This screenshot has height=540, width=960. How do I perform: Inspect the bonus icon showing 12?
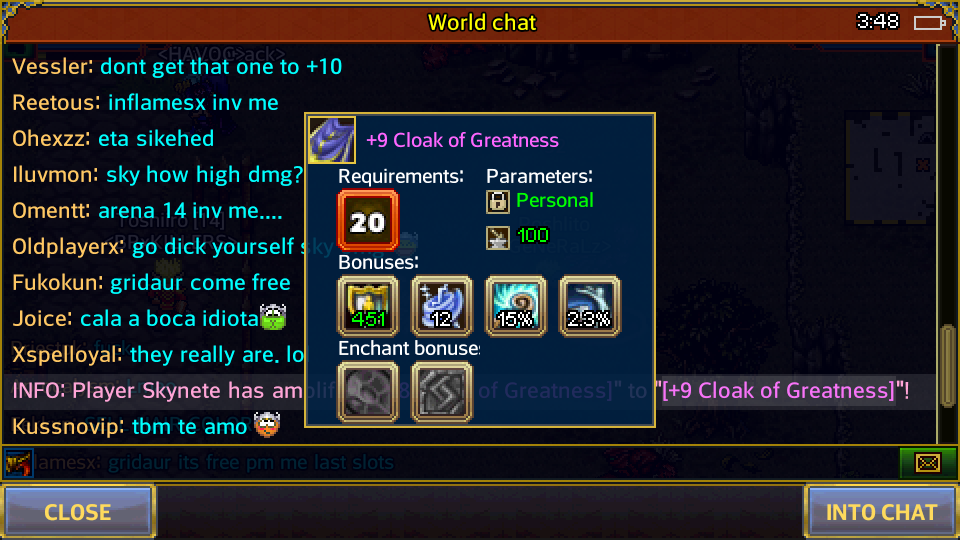pos(441,306)
